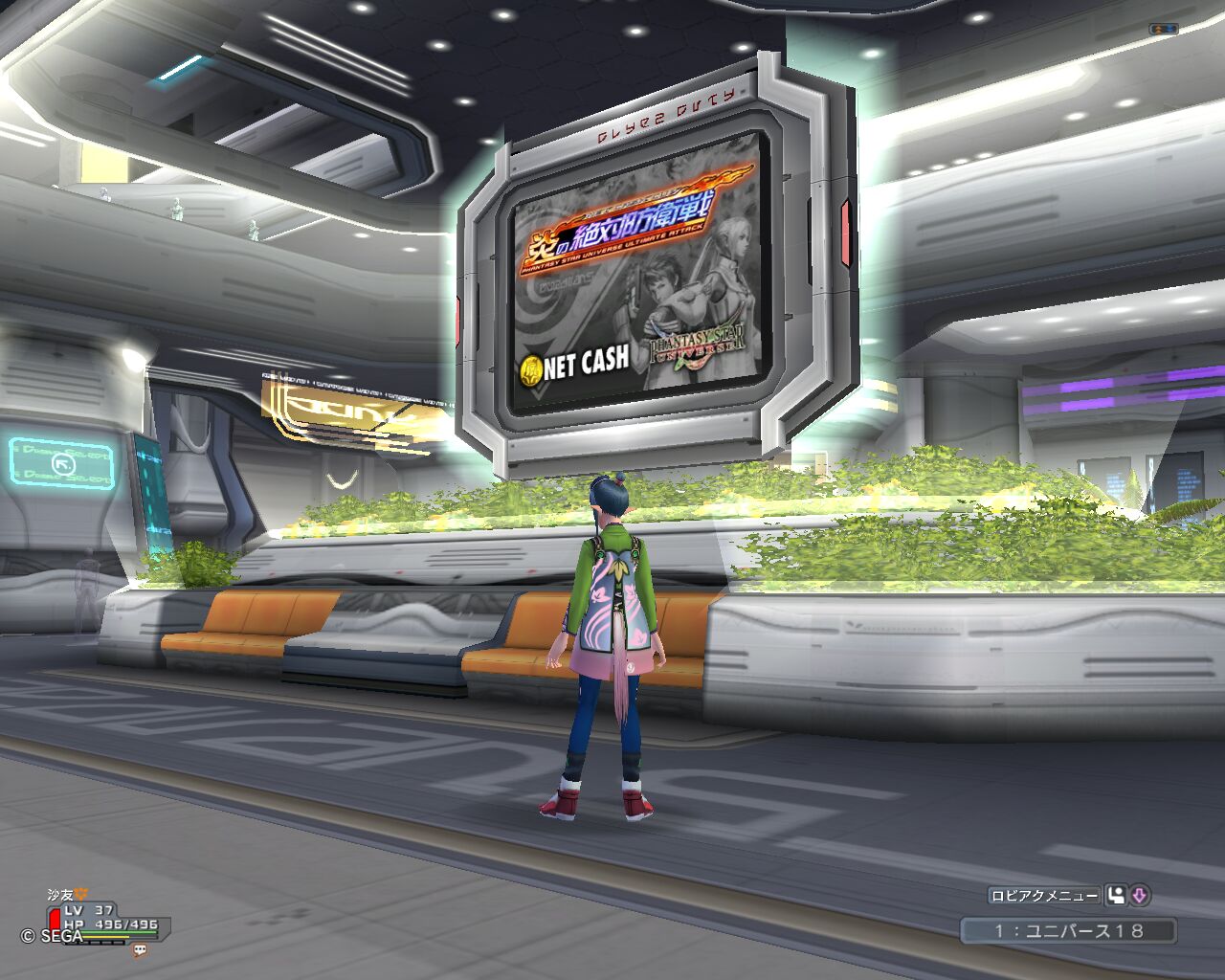Click the white seated-figure lobby action icon
The height and width of the screenshot is (980, 1225).
click(1116, 896)
